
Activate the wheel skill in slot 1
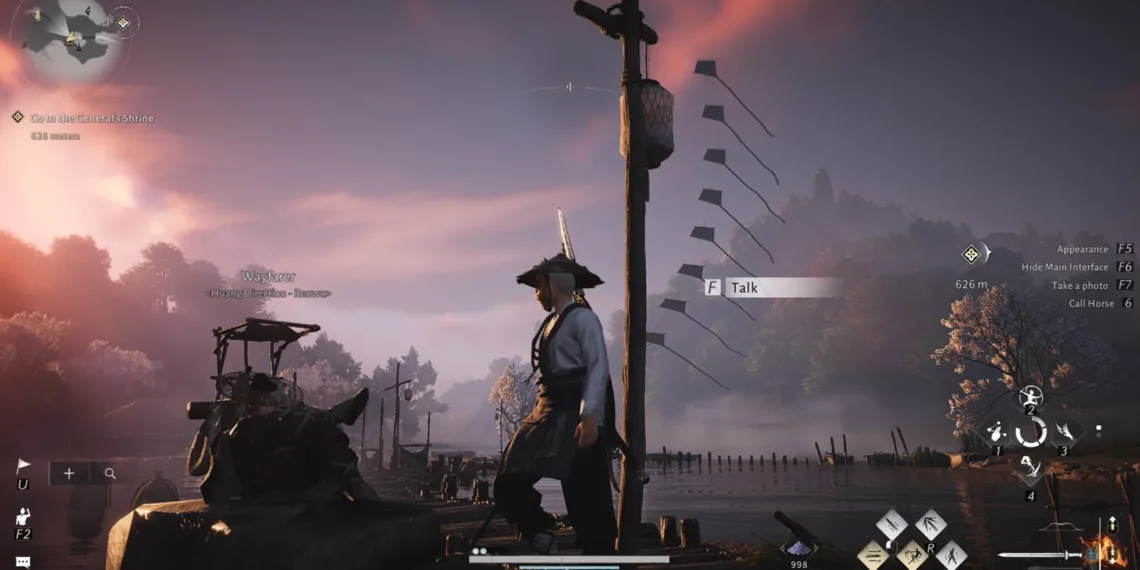(996, 433)
